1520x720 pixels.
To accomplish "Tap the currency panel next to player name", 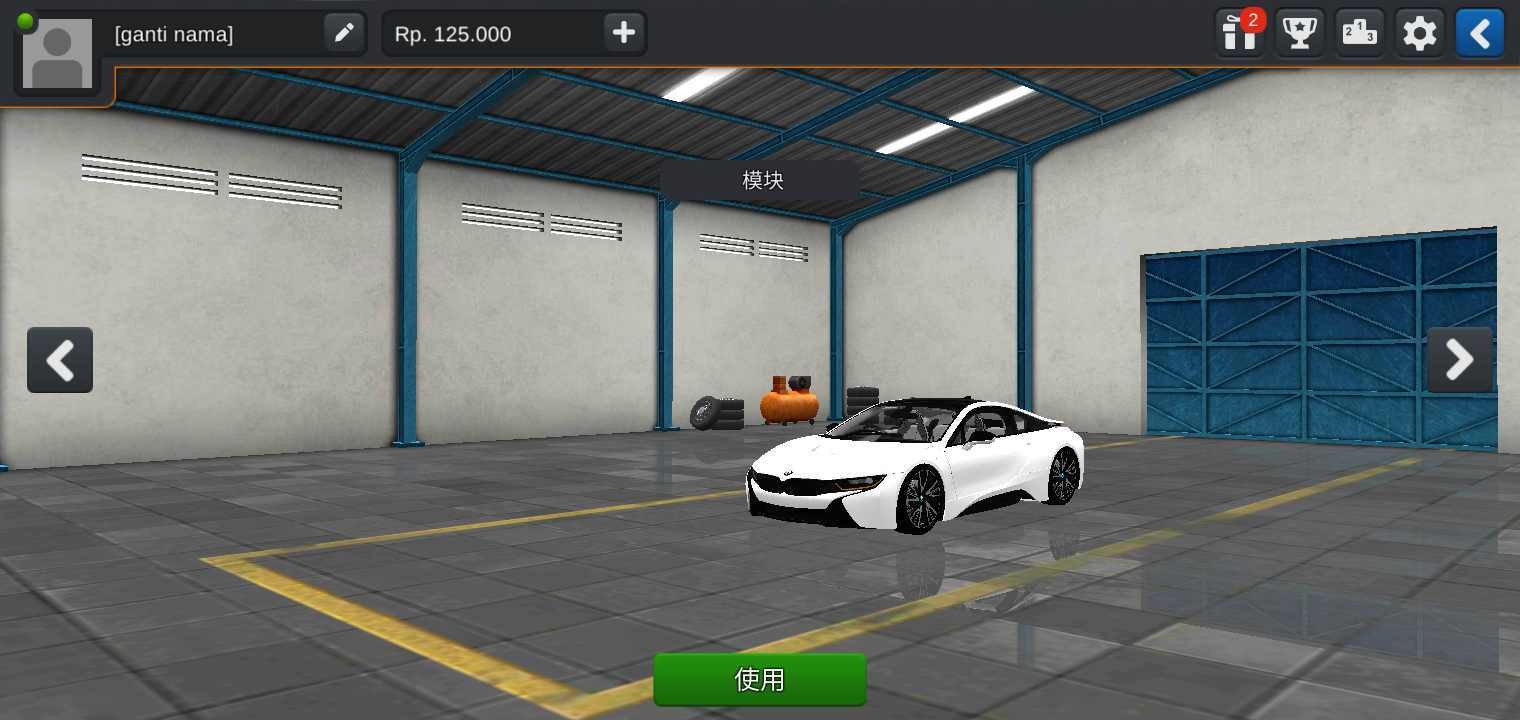I will [x=513, y=33].
